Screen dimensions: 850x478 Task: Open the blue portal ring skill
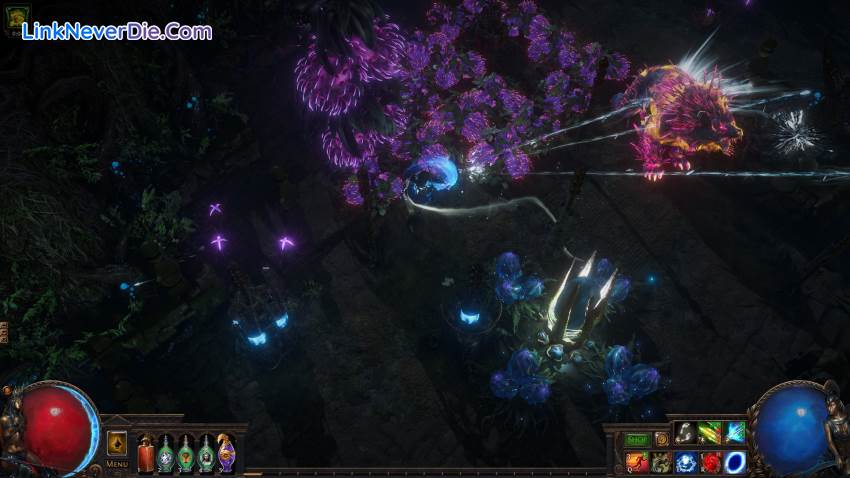tap(735, 461)
